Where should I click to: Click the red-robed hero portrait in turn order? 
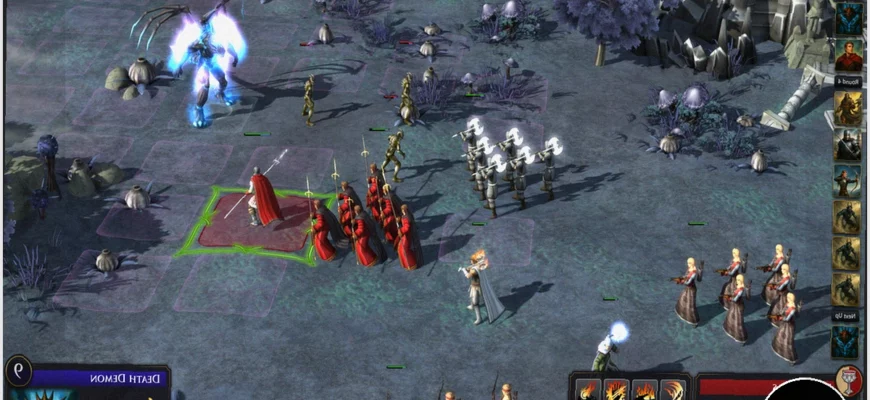pos(848,54)
